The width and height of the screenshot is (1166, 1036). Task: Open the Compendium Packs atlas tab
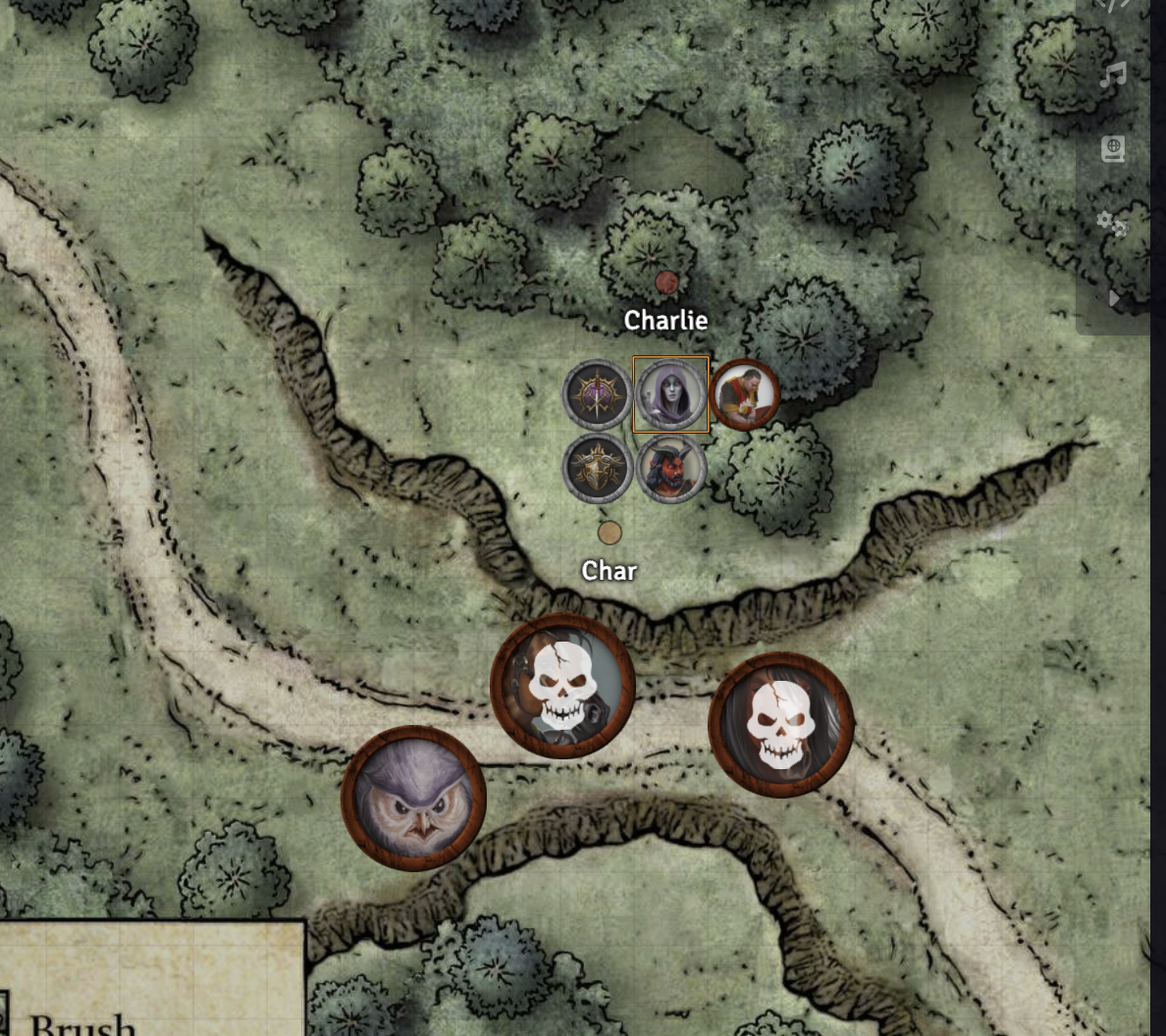point(1113,149)
